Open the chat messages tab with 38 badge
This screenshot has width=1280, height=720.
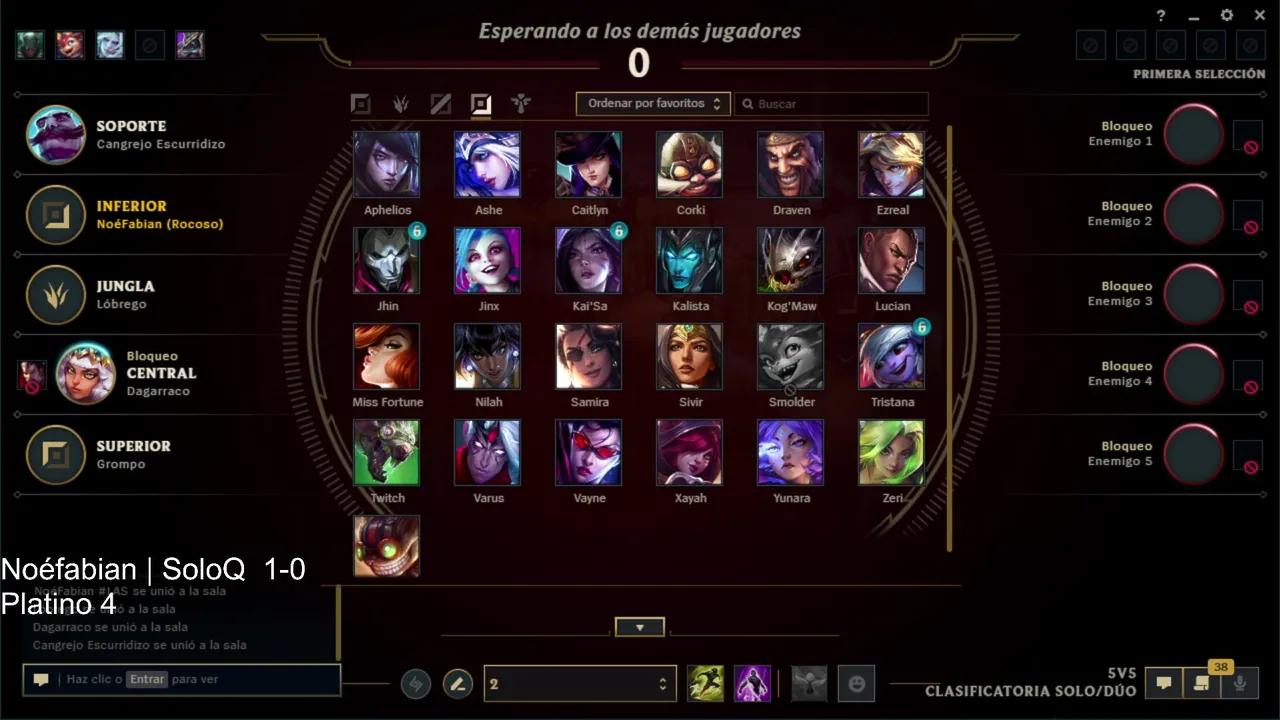coord(1201,683)
